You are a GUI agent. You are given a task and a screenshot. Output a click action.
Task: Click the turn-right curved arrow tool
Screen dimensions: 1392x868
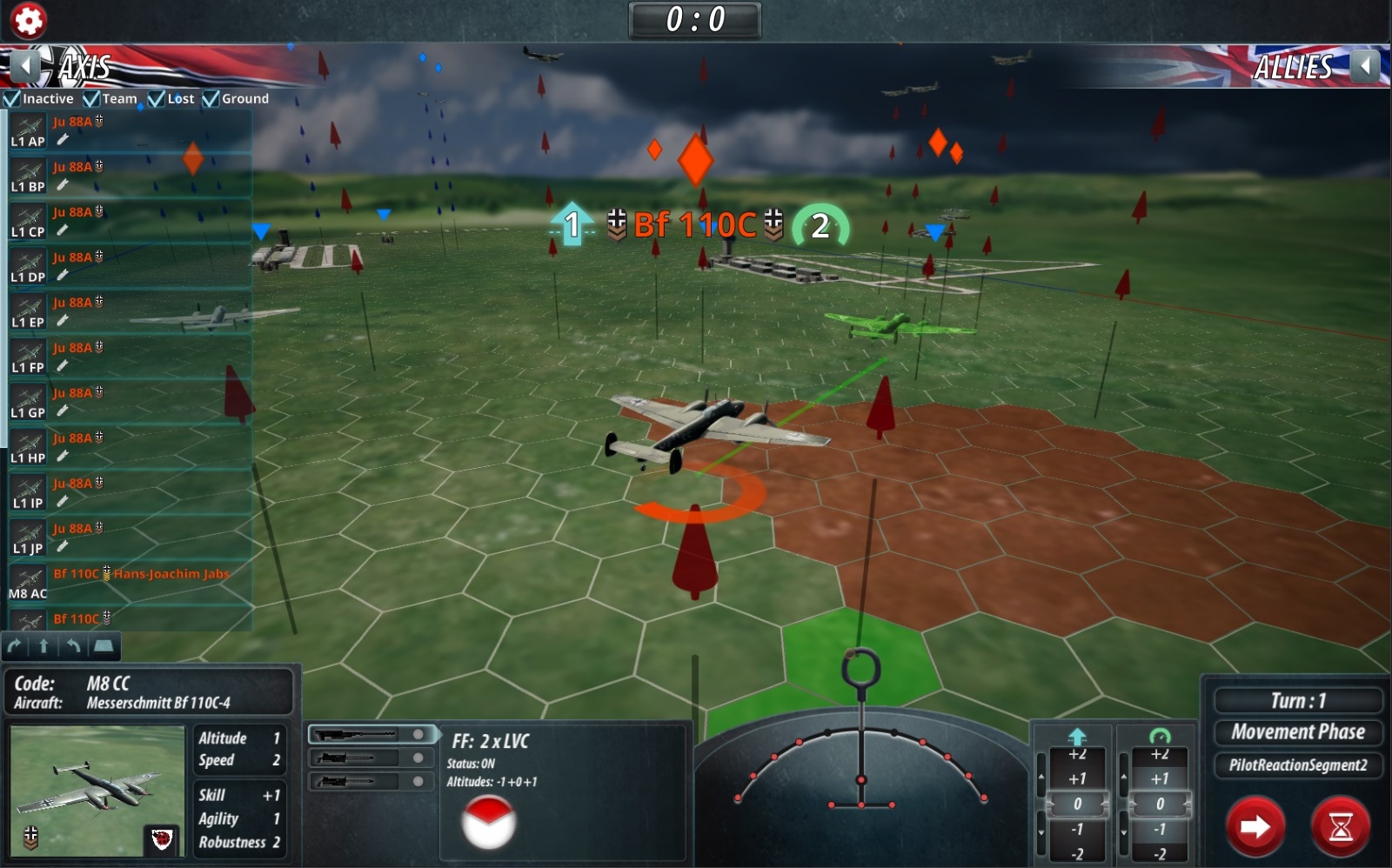(x=15, y=645)
